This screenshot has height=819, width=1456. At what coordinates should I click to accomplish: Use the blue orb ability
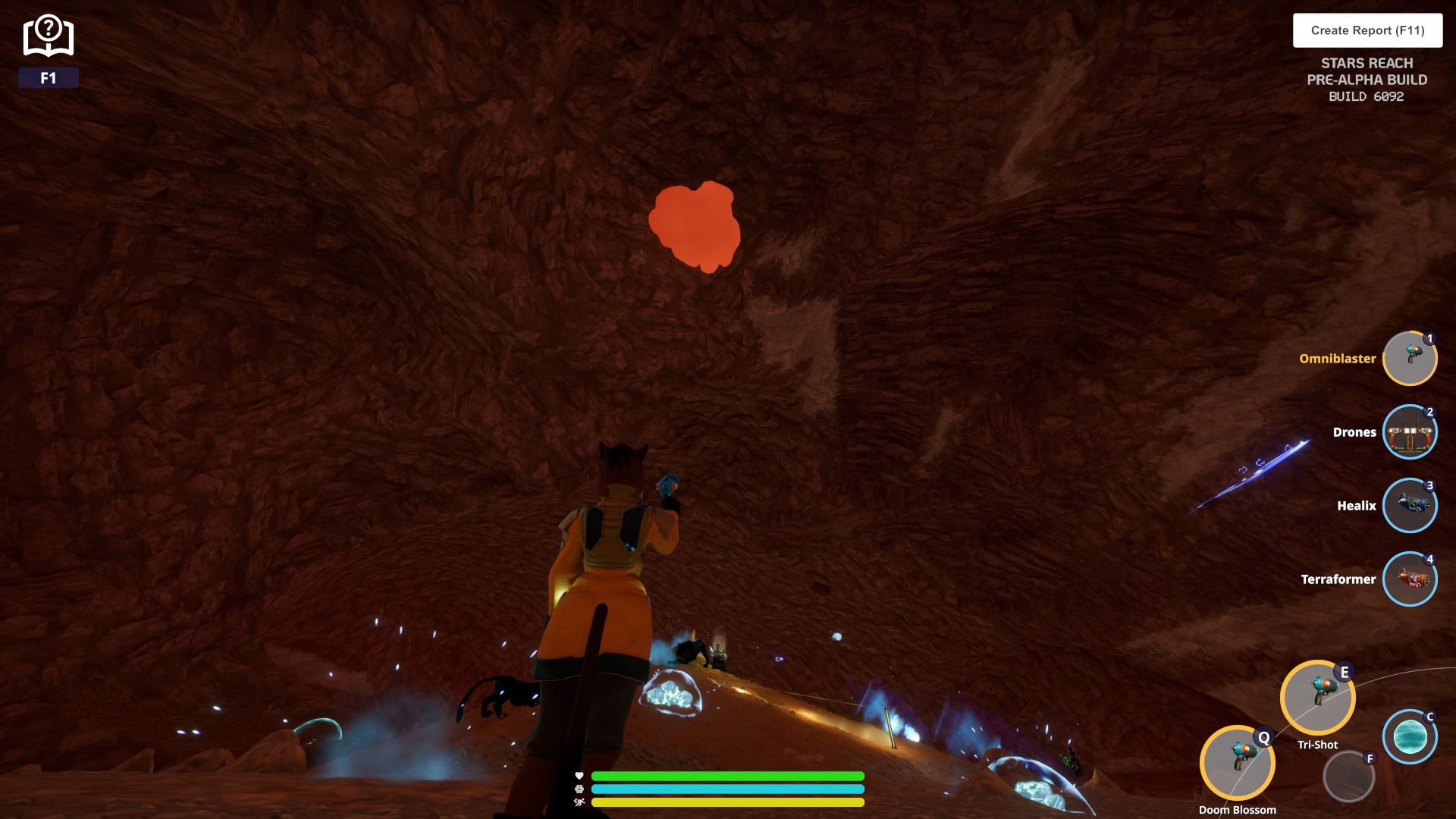pyautogui.click(x=1409, y=736)
